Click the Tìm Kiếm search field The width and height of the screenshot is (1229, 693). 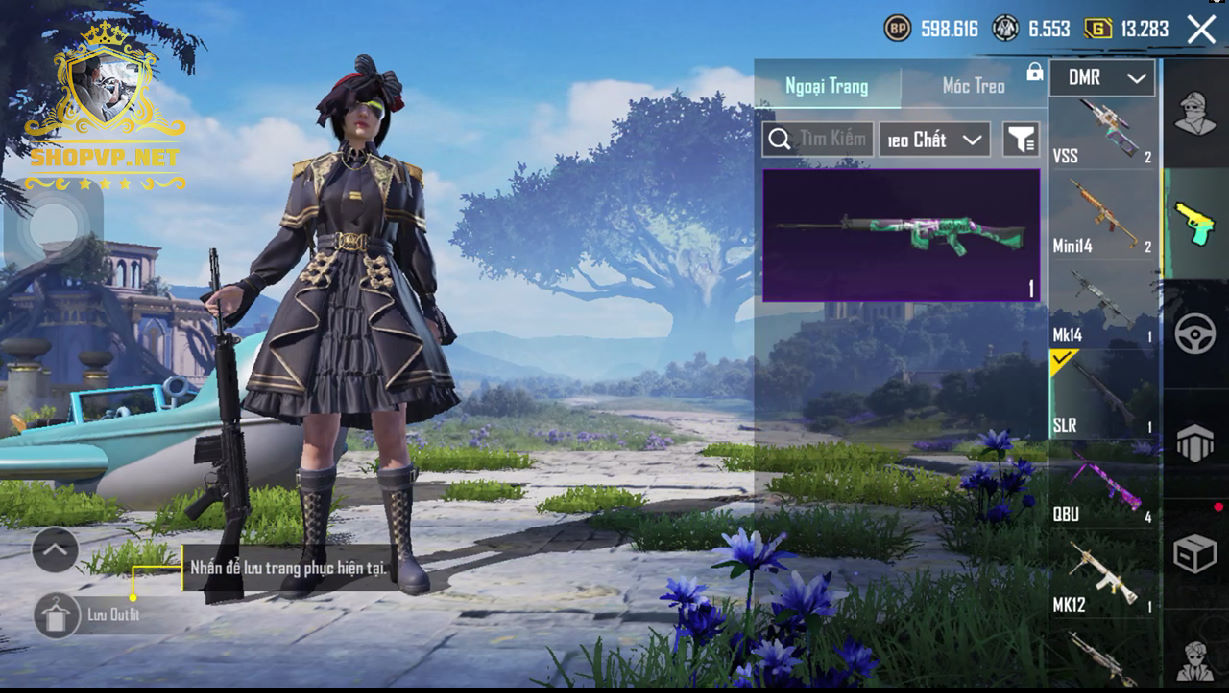[x=818, y=139]
